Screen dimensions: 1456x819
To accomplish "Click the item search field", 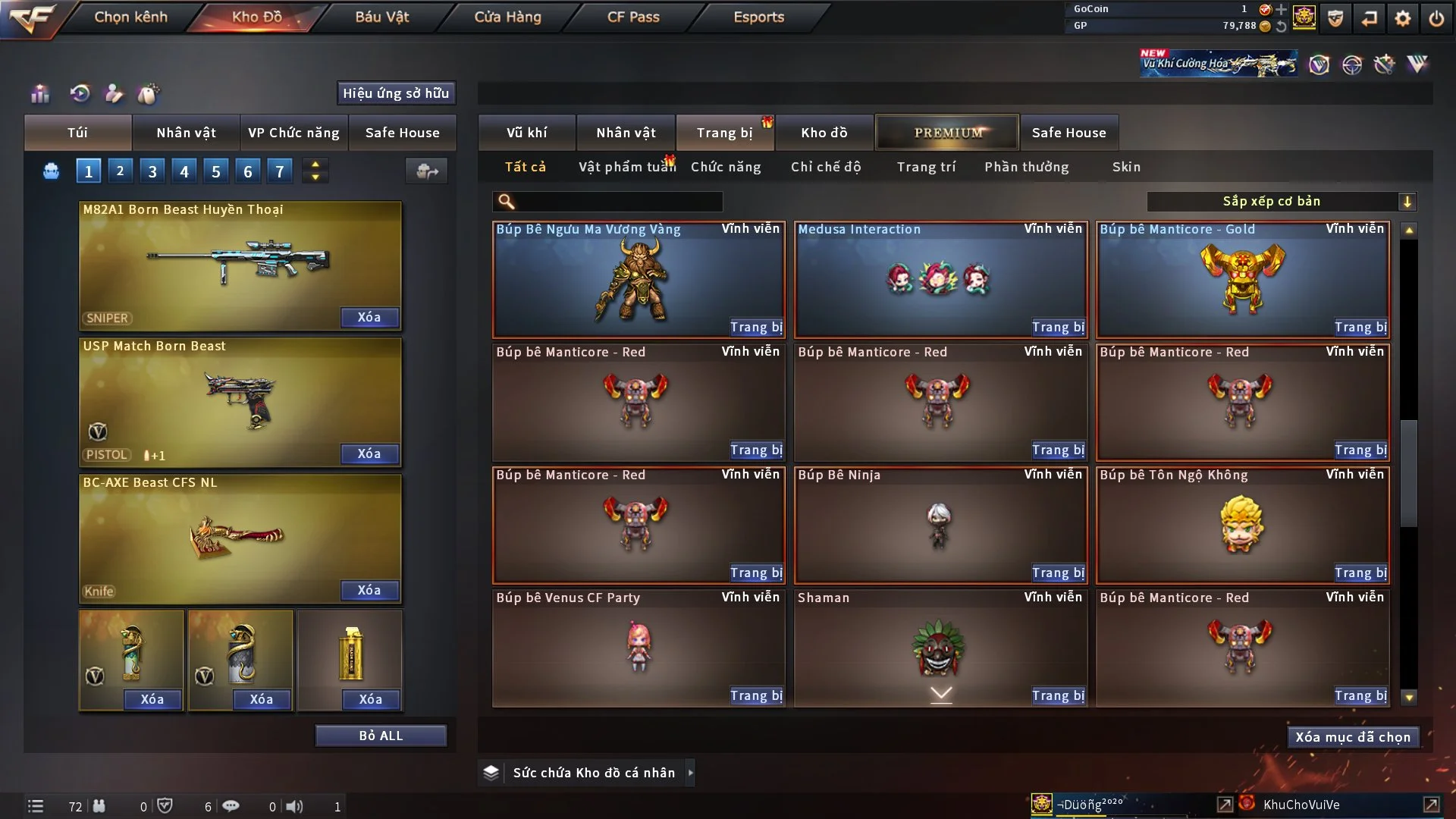I will pos(618,202).
